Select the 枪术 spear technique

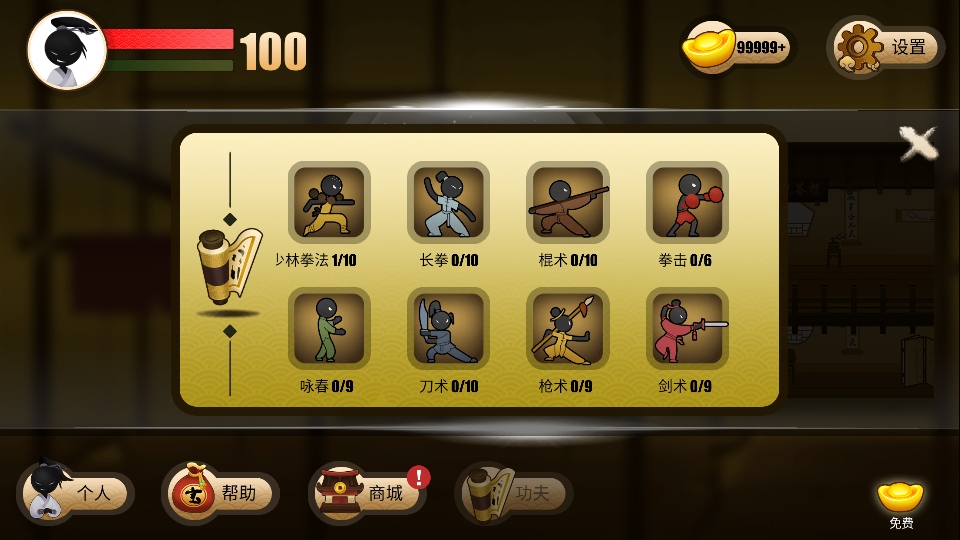(x=567, y=328)
